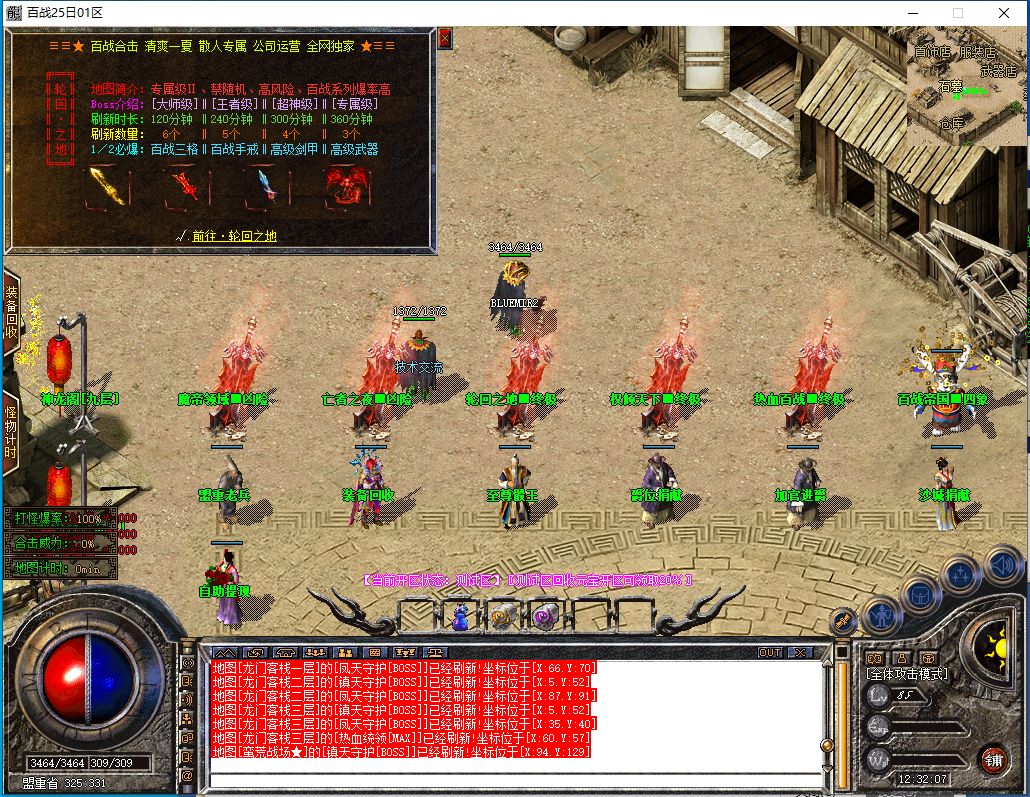1030x797 pixels.
Task: Open the character figure round button
Action: [883, 615]
